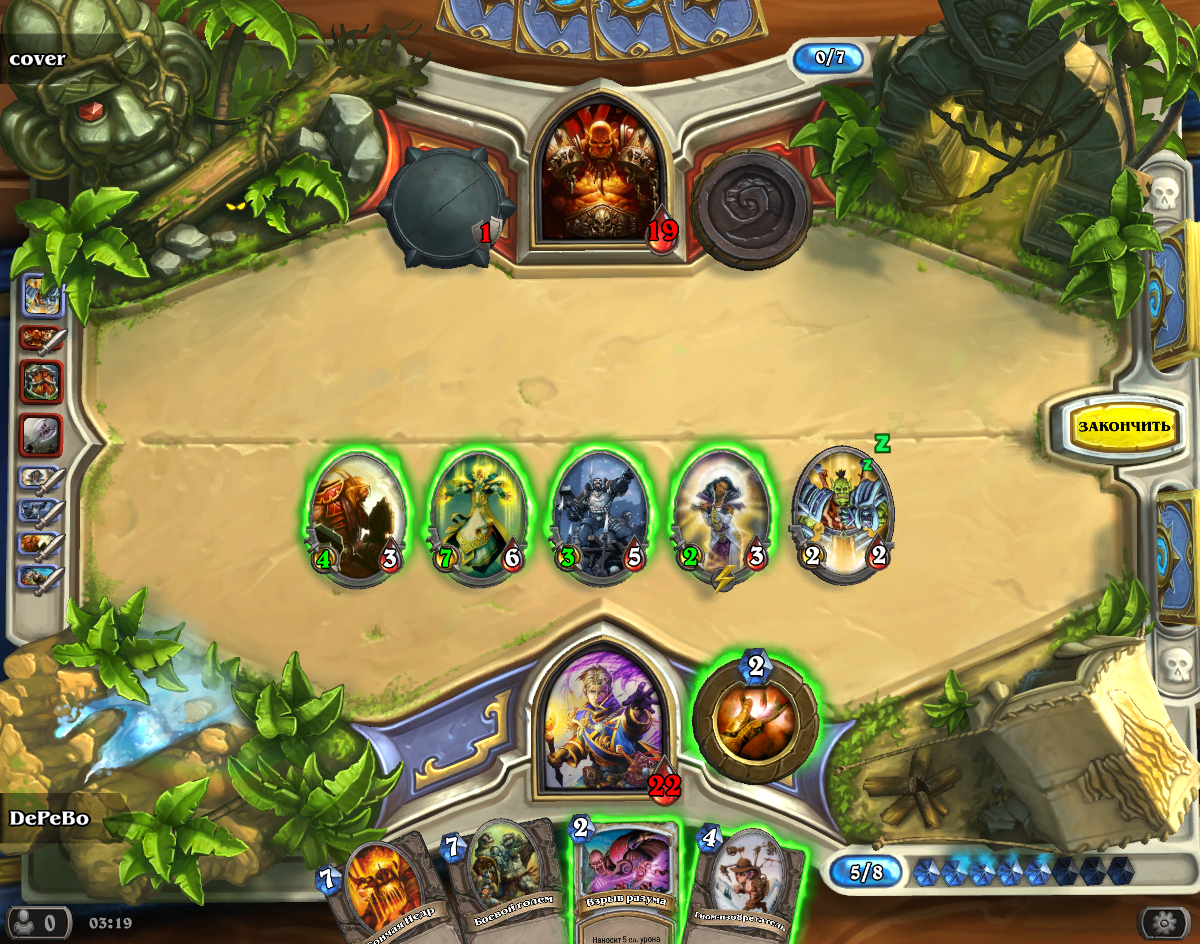Image resolution: width=1200 pixels, height=944 pixels.
Task: Open the gear options menu
Action: pyautogui.click(x=1163, y=921)
